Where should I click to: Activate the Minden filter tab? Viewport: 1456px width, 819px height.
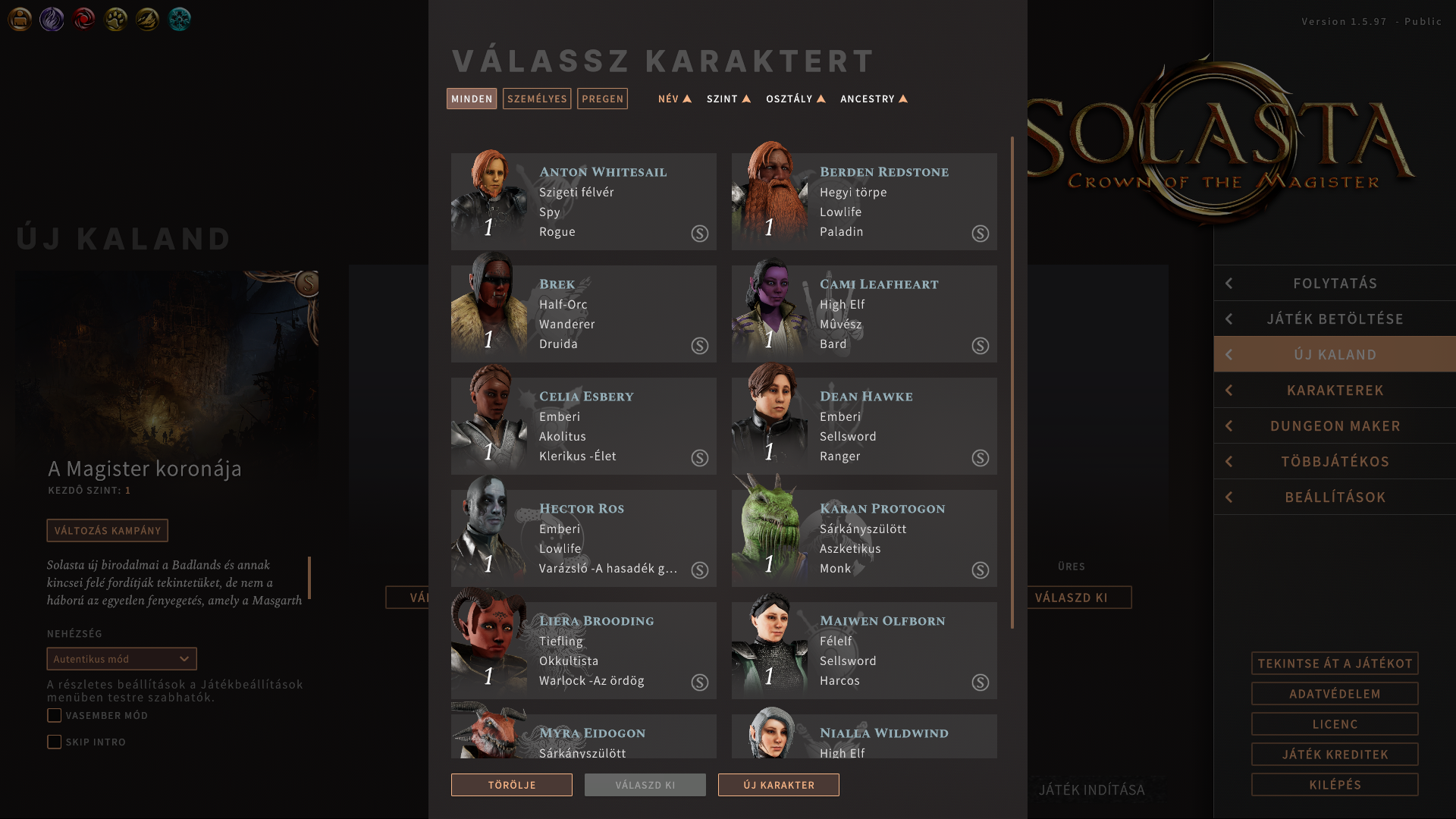click(x=472, y=99)
